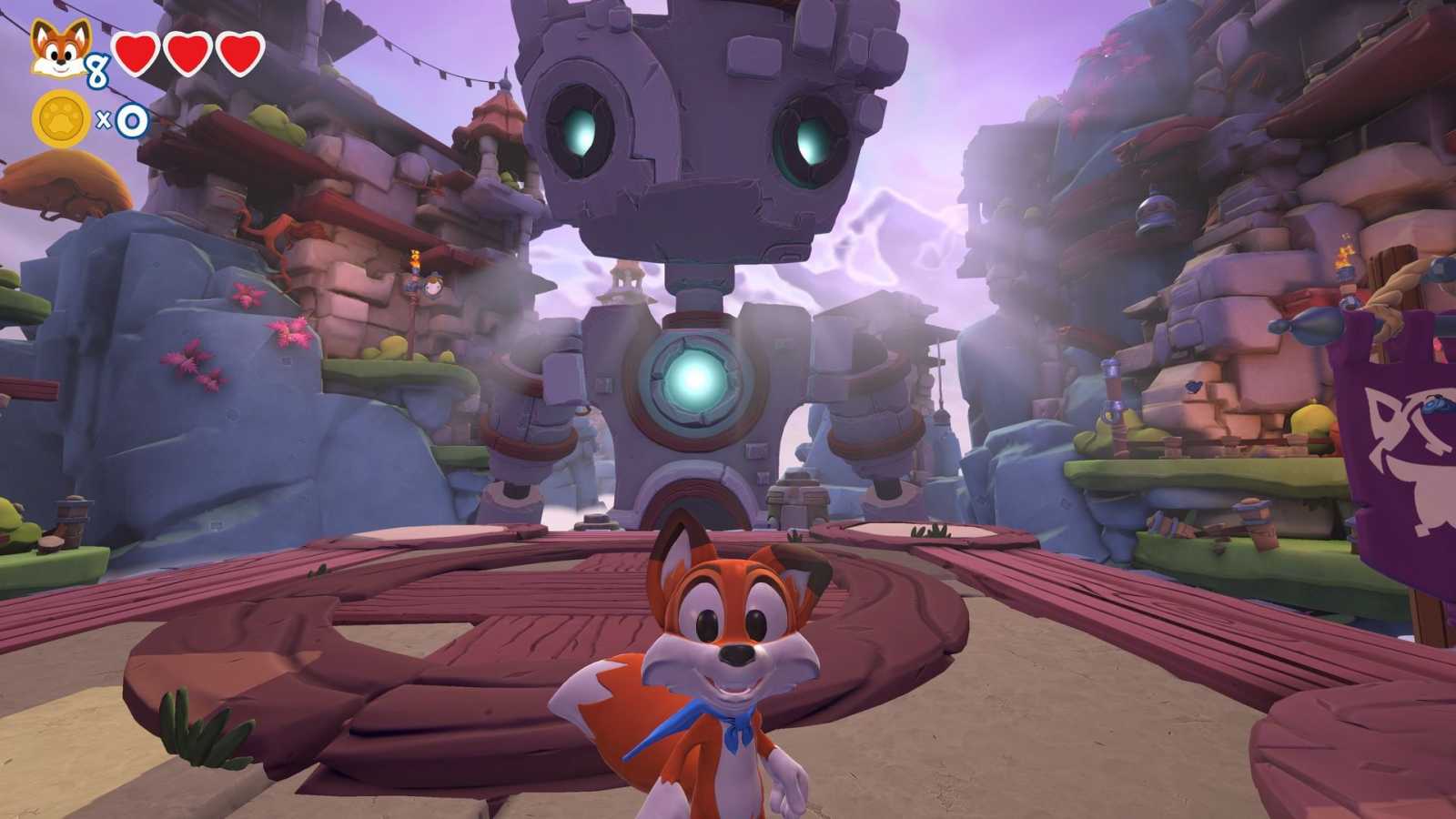Click the robot's right glowing eye
The image size is (1456, 819).
pyautogui.click(x=810, y=141)
